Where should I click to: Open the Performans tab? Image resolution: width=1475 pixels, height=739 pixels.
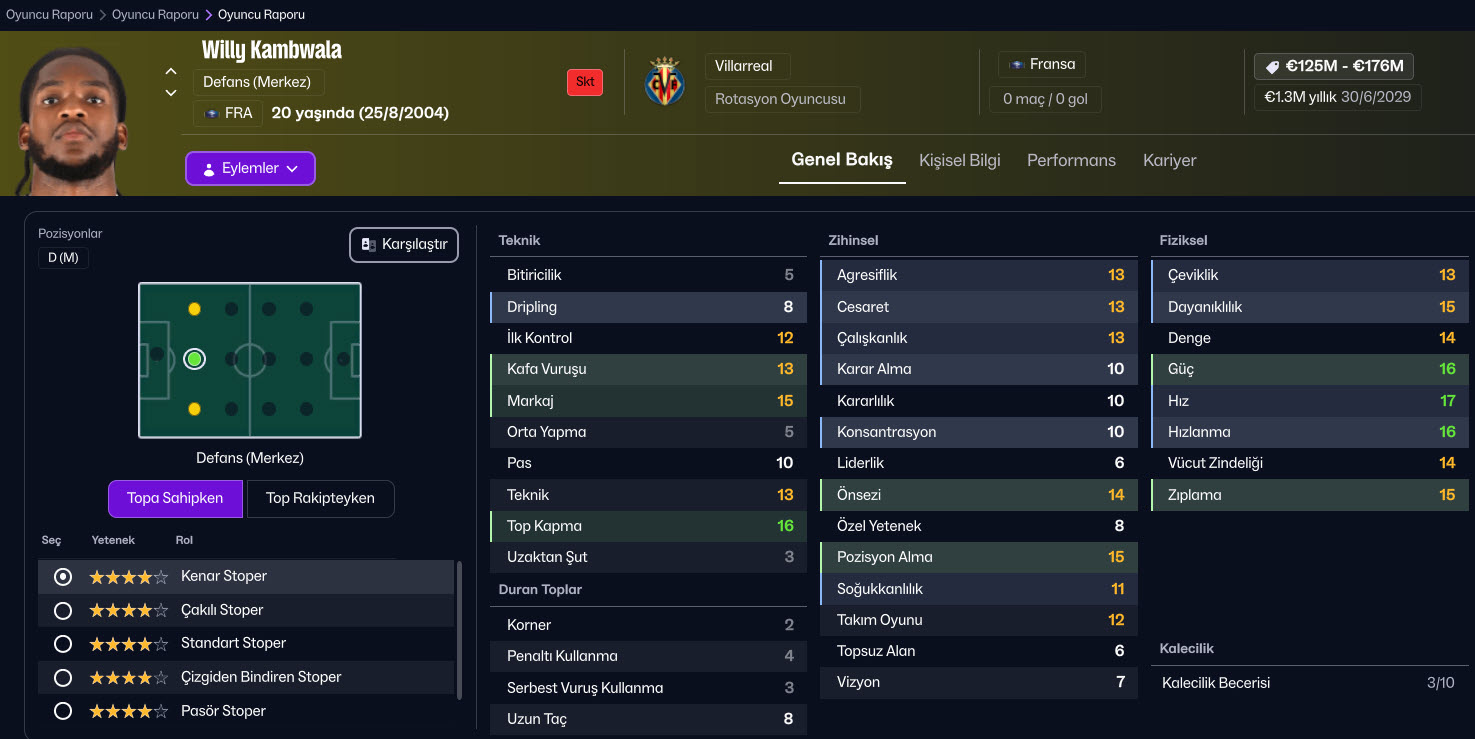tap(1071, 160)
